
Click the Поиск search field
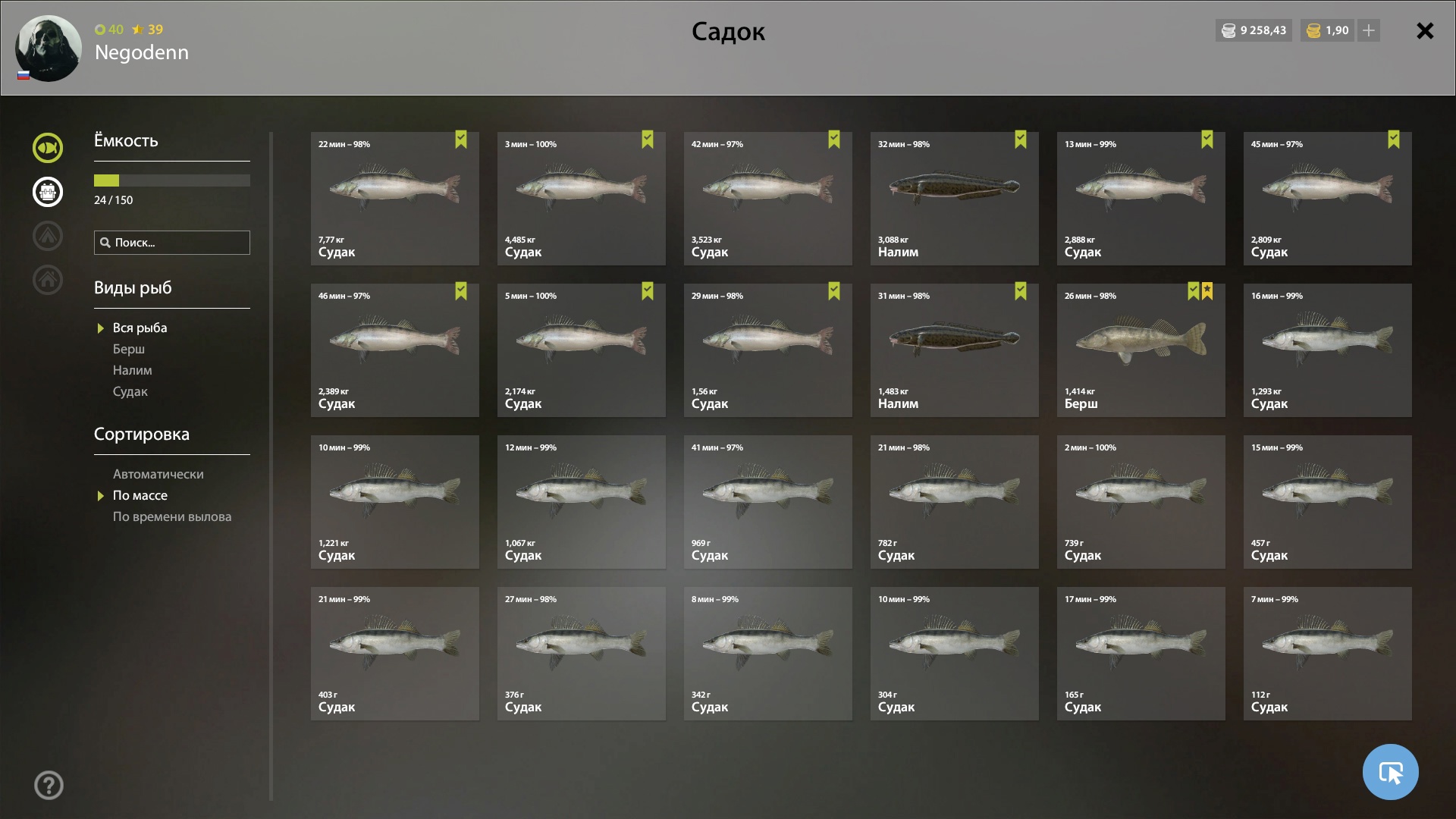(x=172, y=243)
